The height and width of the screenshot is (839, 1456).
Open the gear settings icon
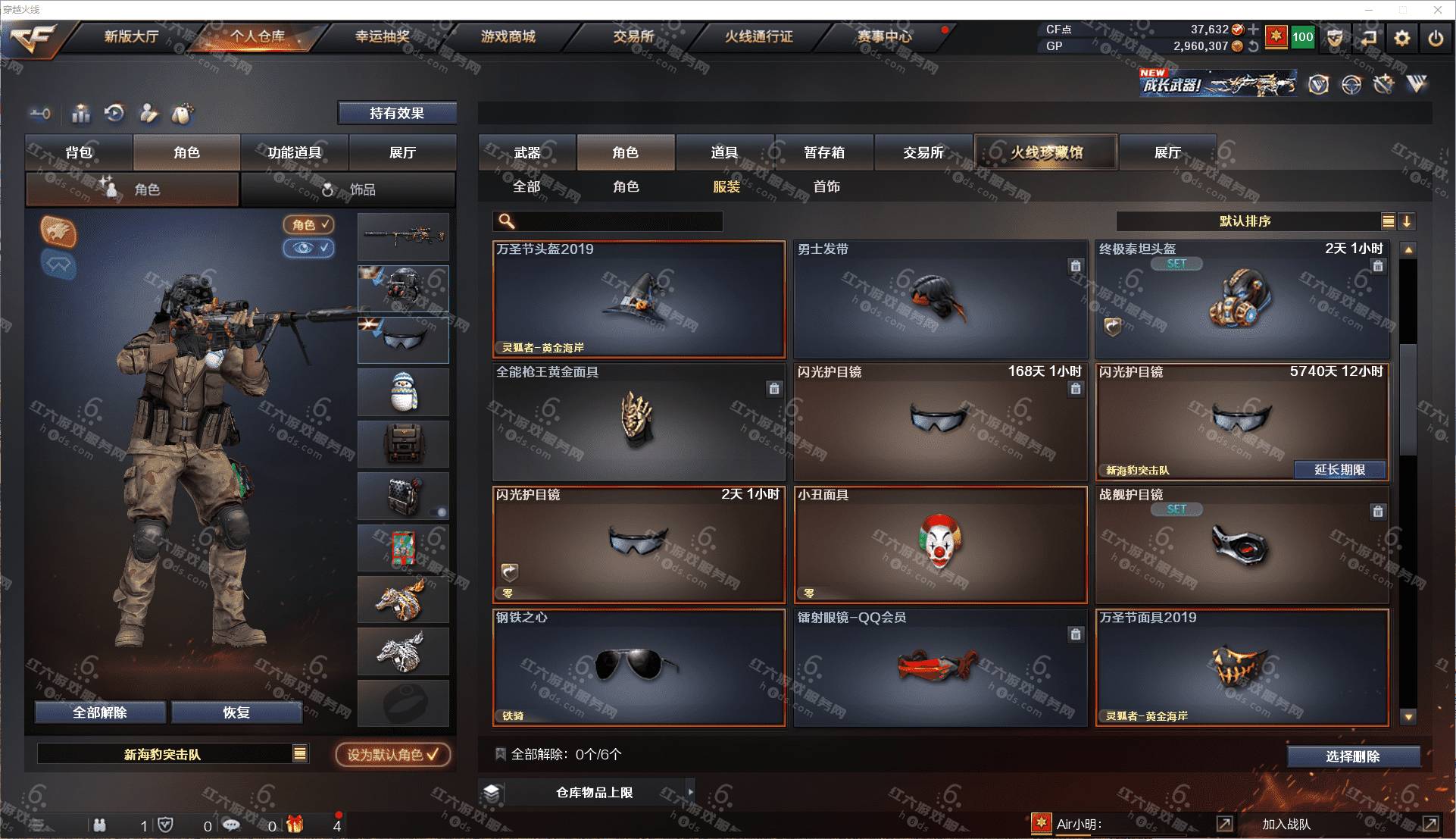1401,38
